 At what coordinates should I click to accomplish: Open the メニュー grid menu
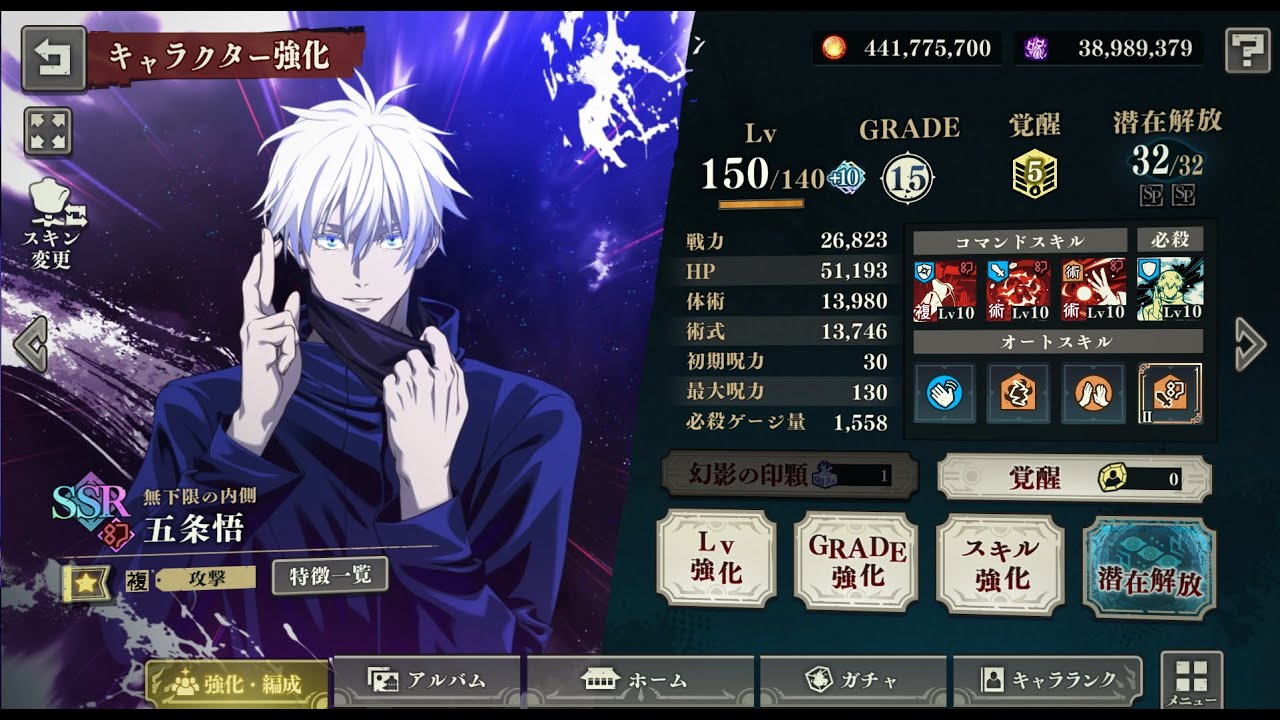(1191, 679)
